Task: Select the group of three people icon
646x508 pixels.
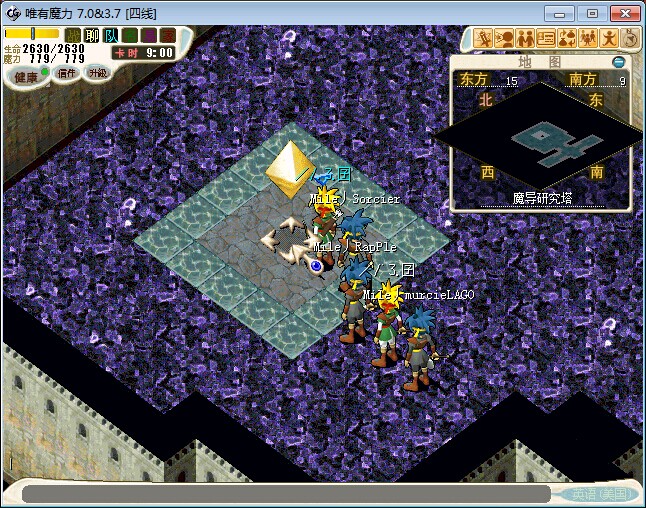Action: tap(588, 39)
